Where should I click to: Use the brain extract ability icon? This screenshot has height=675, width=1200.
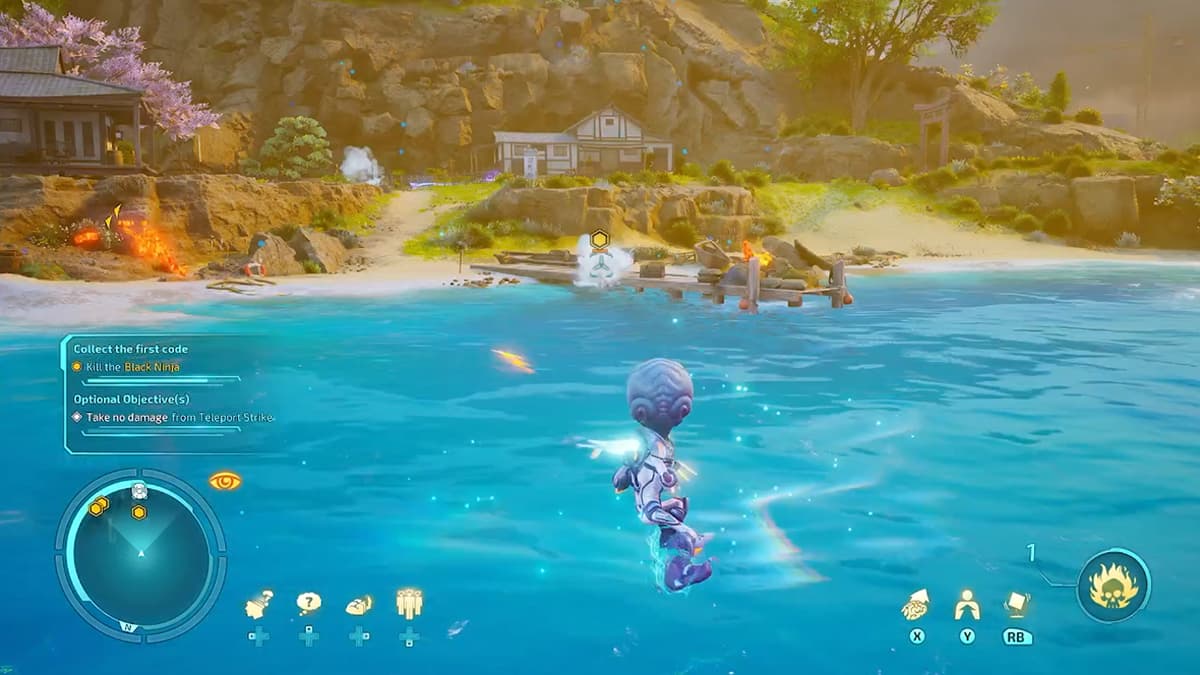[x=915, y=604]
